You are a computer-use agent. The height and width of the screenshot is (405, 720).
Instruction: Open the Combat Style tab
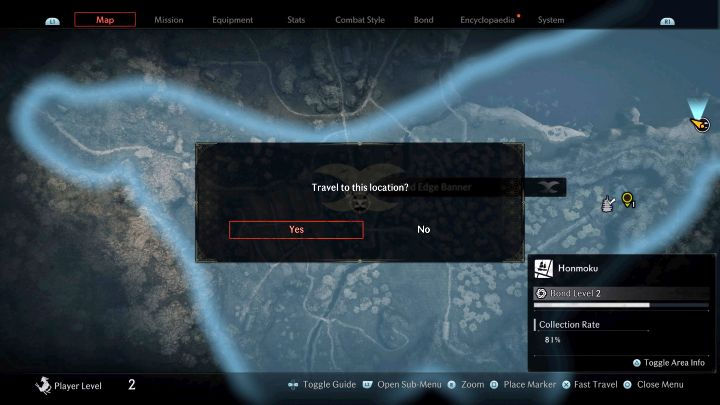pos(358,20)
